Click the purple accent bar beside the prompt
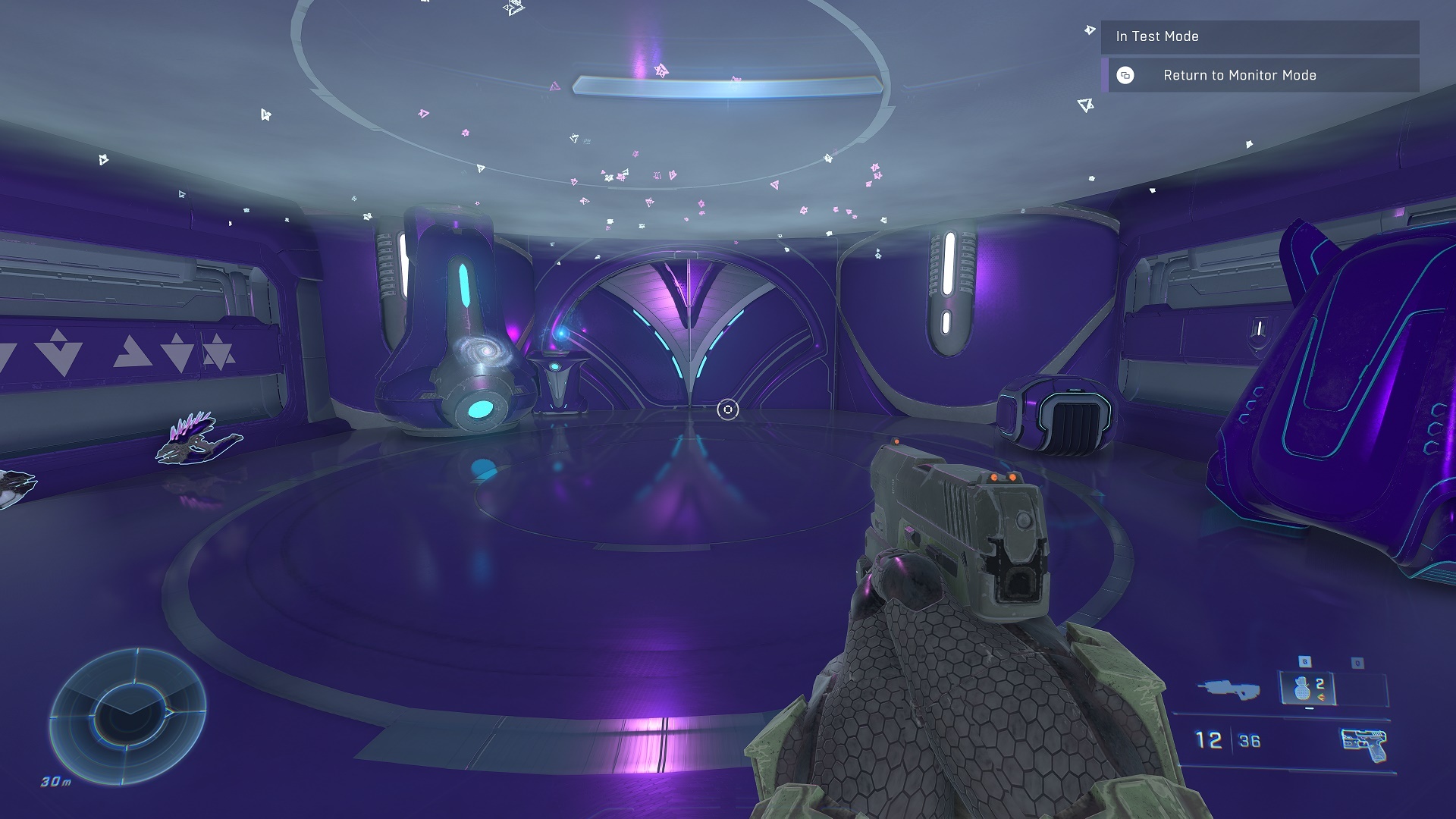Viewport: 1456px width, 819px height. 1105,76
